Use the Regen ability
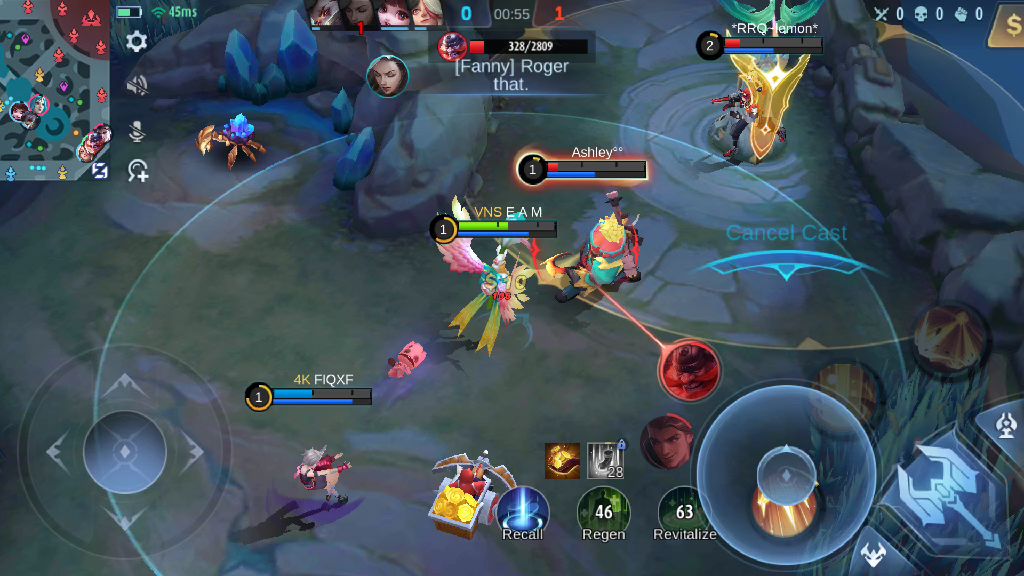Screen dimensions: 1024x576 [603, 511]
